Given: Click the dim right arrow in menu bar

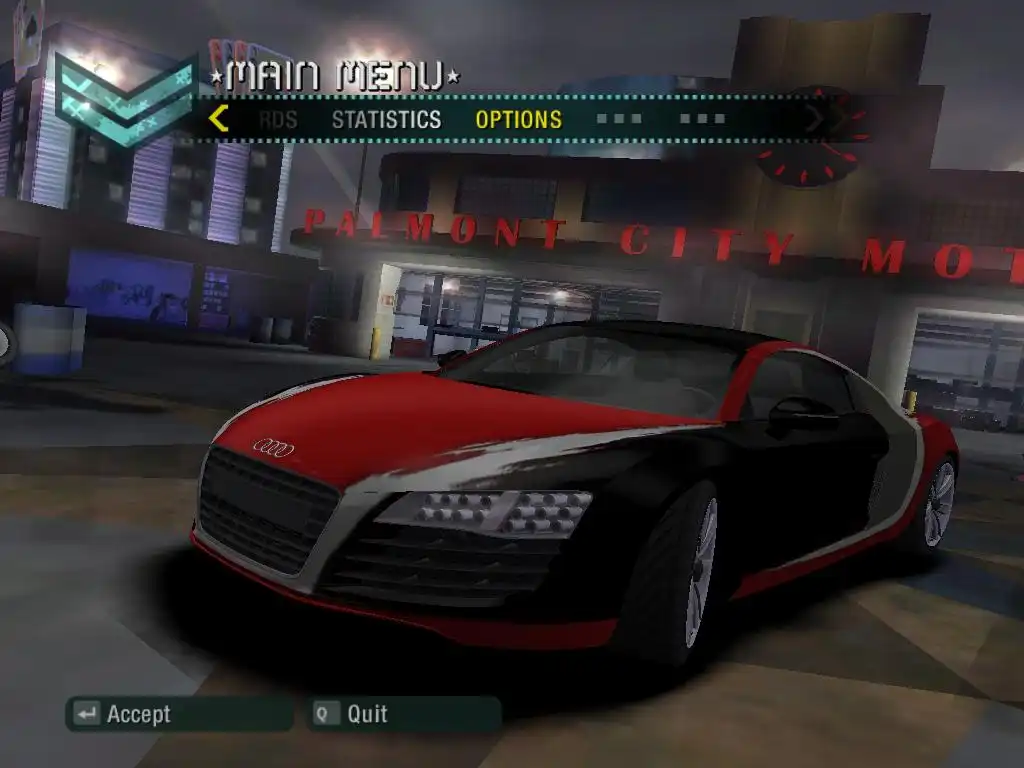Looking at the screenshot, I should 815,119.
